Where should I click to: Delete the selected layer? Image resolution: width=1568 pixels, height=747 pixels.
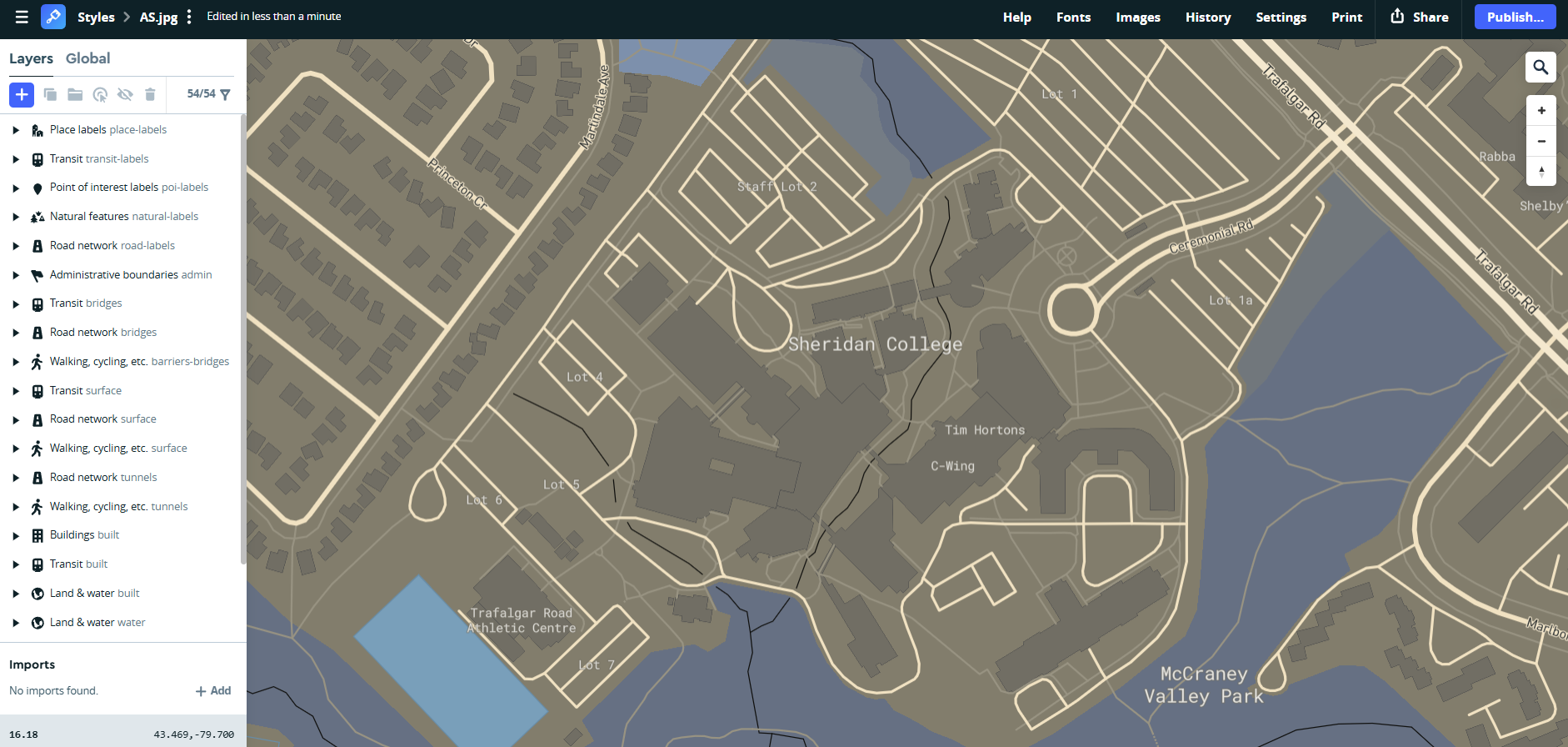pyautogui.click(x=150, y=95)
